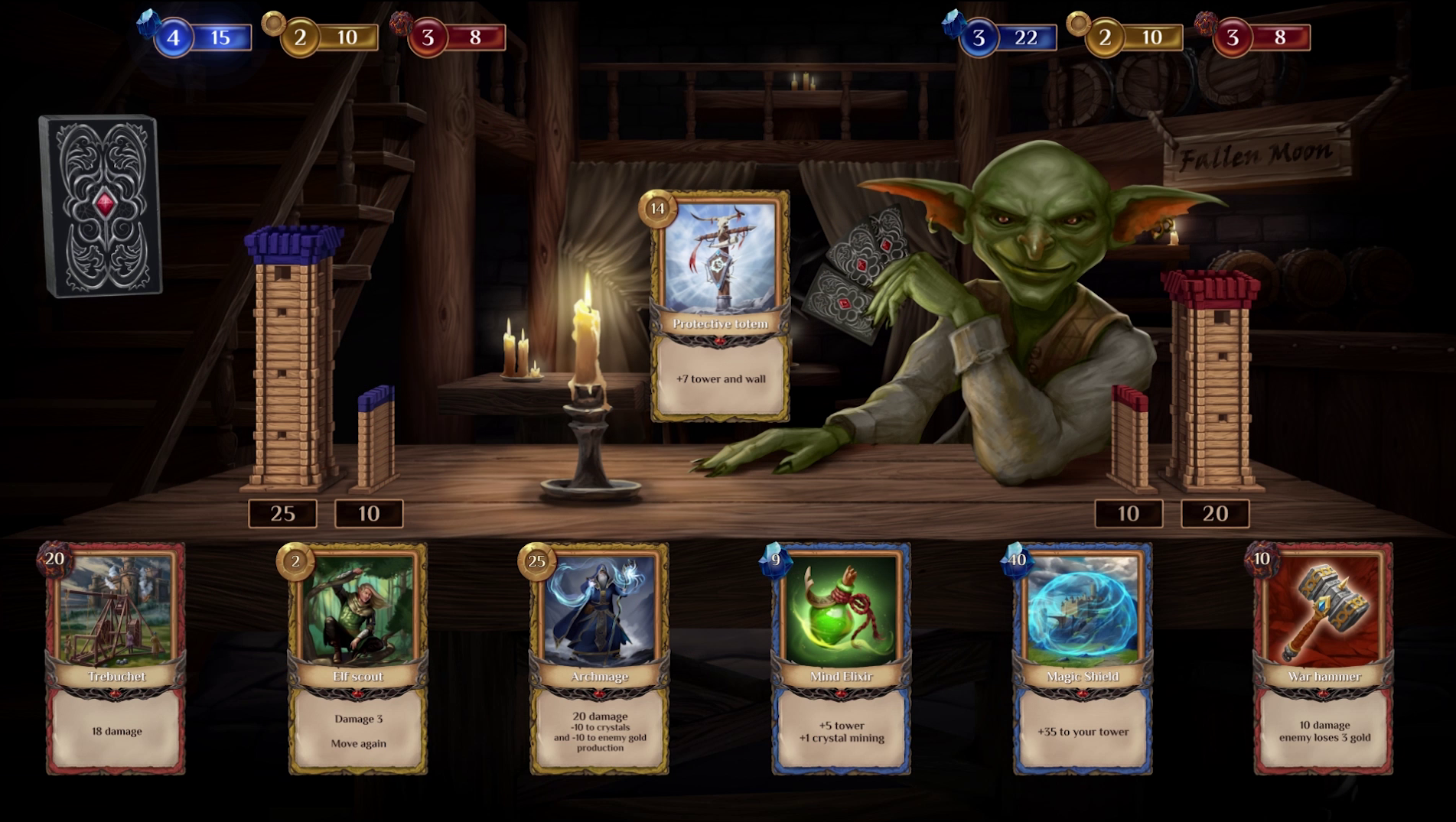1456x822 pixels.
Task: Use the War hammer card
Action: (x=1324, y=659)
